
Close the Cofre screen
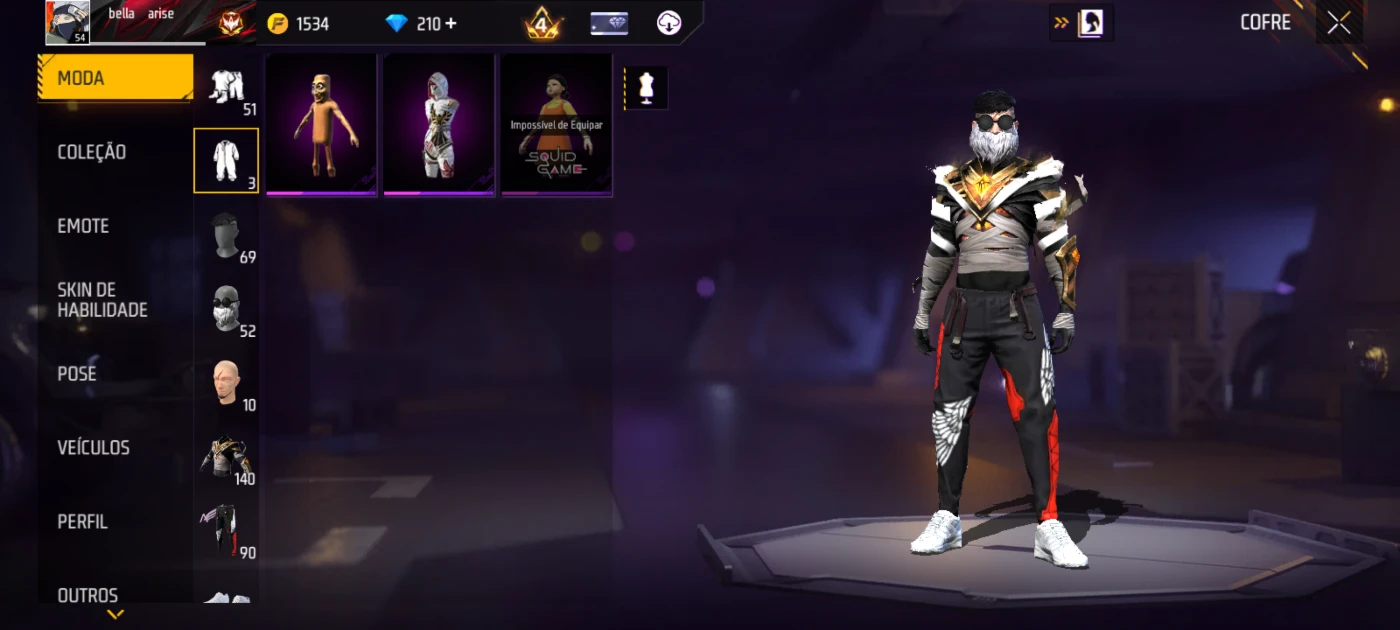pos(1338,23)
